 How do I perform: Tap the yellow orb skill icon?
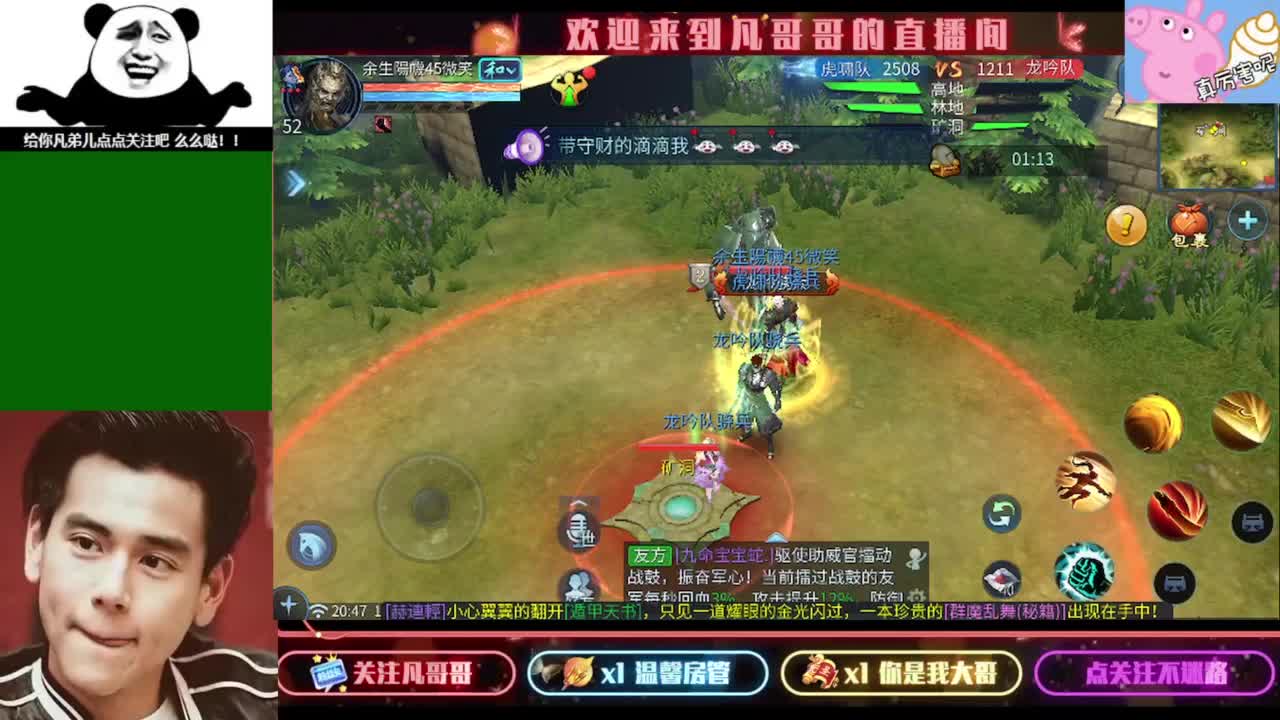[x=1152, y=420]
